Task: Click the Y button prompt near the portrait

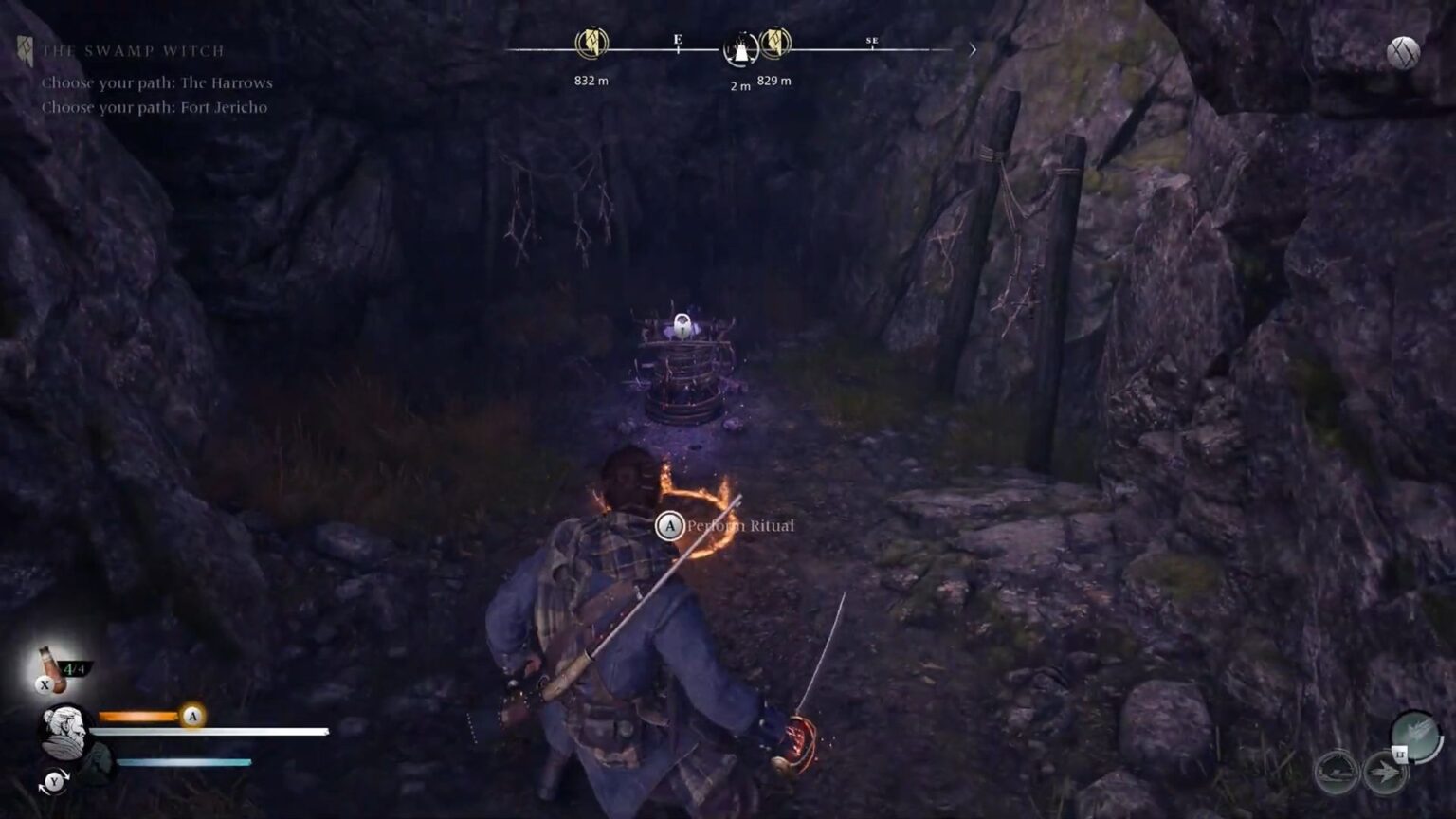Action: tap(55, 779)
